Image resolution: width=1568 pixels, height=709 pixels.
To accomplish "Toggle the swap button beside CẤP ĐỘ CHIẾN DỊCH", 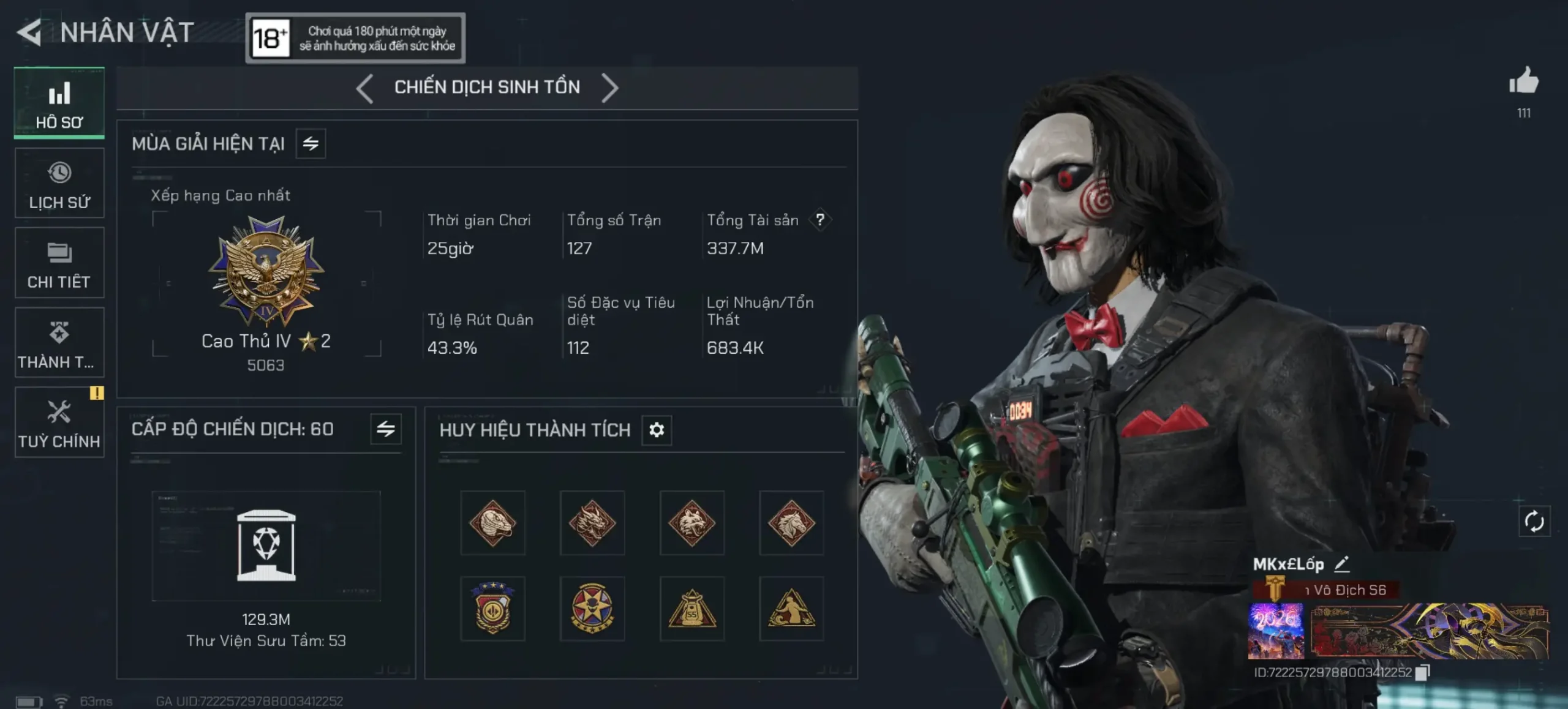I will 386,429.
